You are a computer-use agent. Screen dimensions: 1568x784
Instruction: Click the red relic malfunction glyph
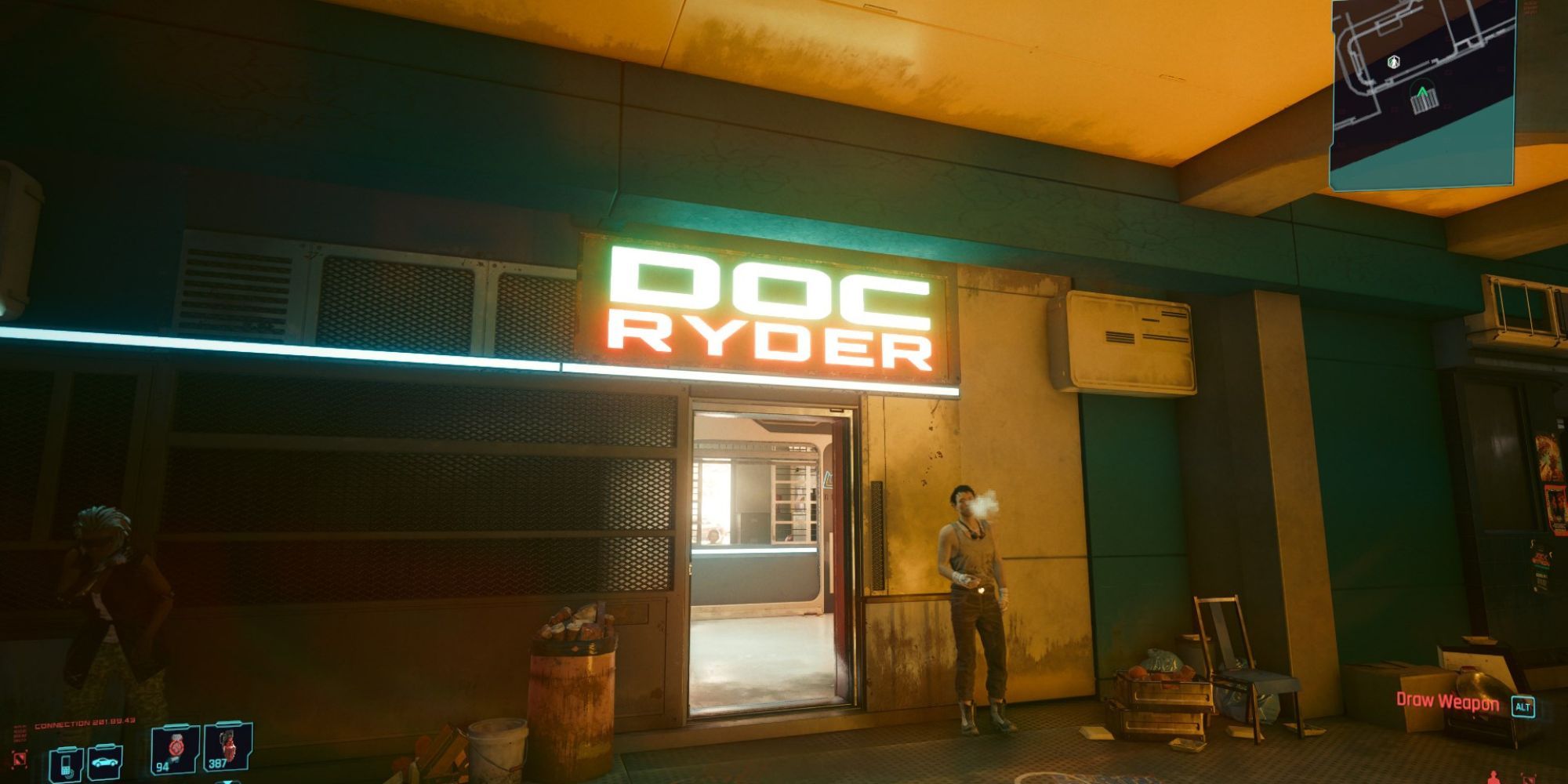click(20, 757)
